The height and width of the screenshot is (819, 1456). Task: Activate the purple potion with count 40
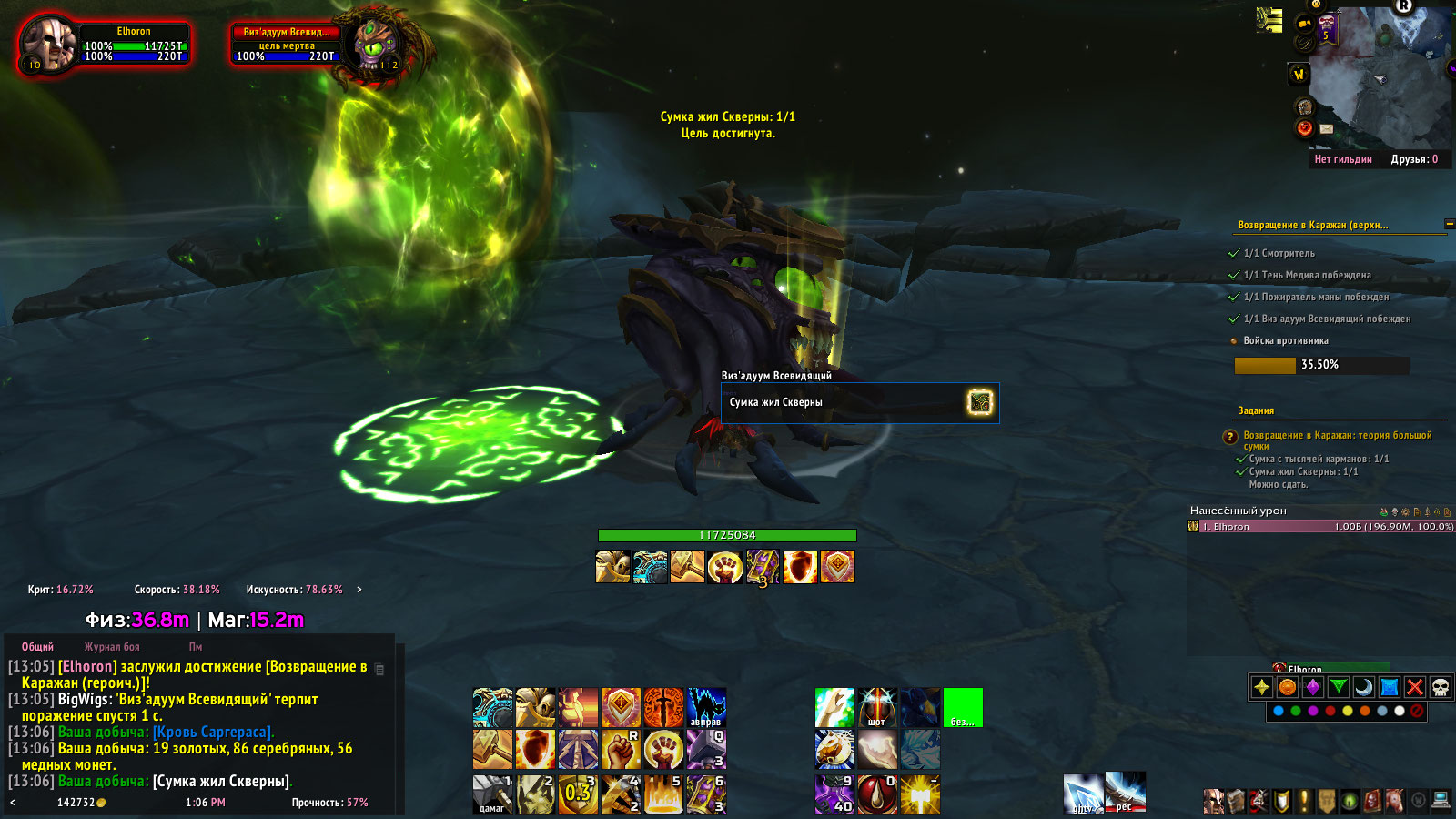[834, 794]
